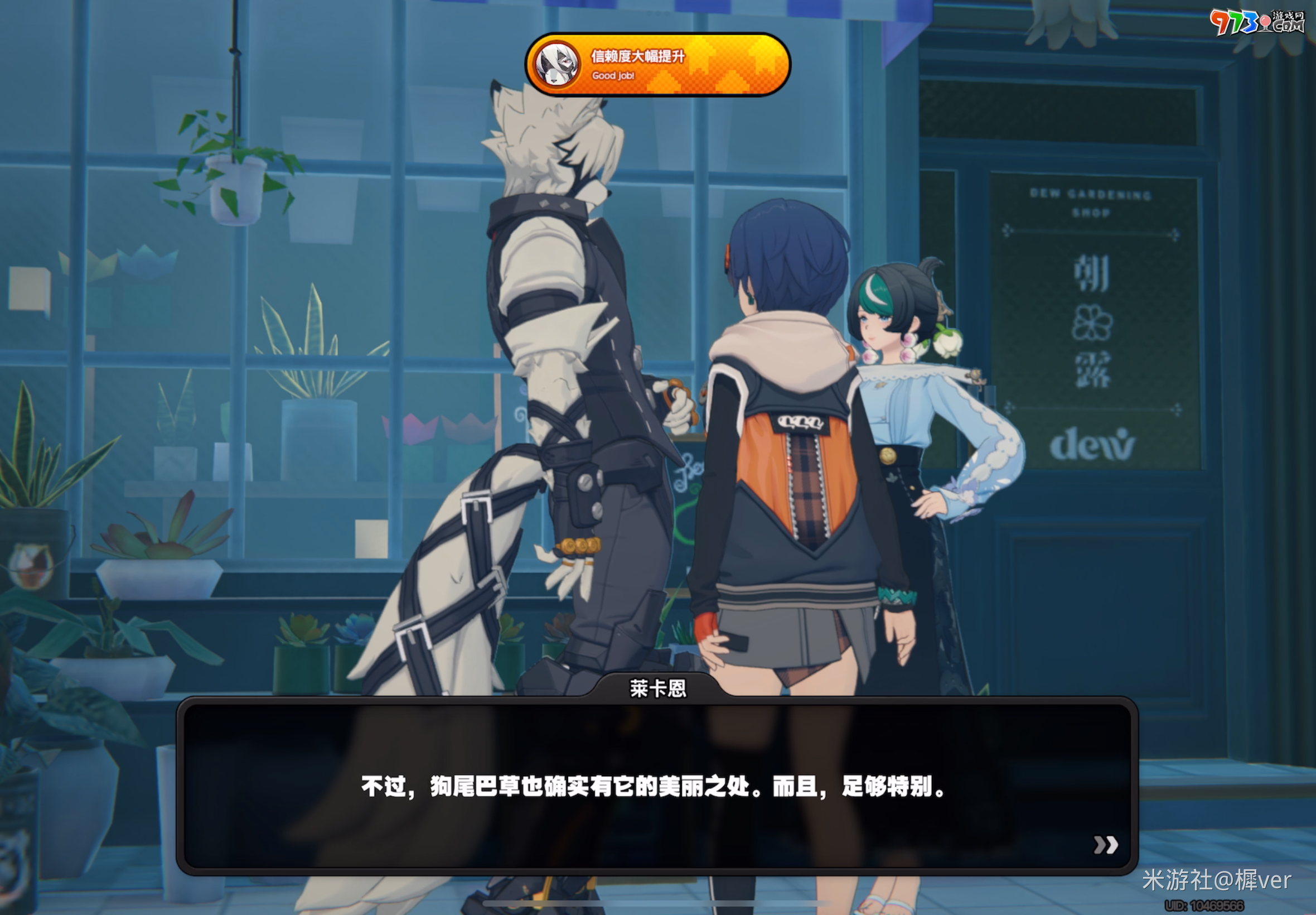Click the trust level increased notification banner
The height and width of the screenshot is (915, 1316).
point(657,65)
